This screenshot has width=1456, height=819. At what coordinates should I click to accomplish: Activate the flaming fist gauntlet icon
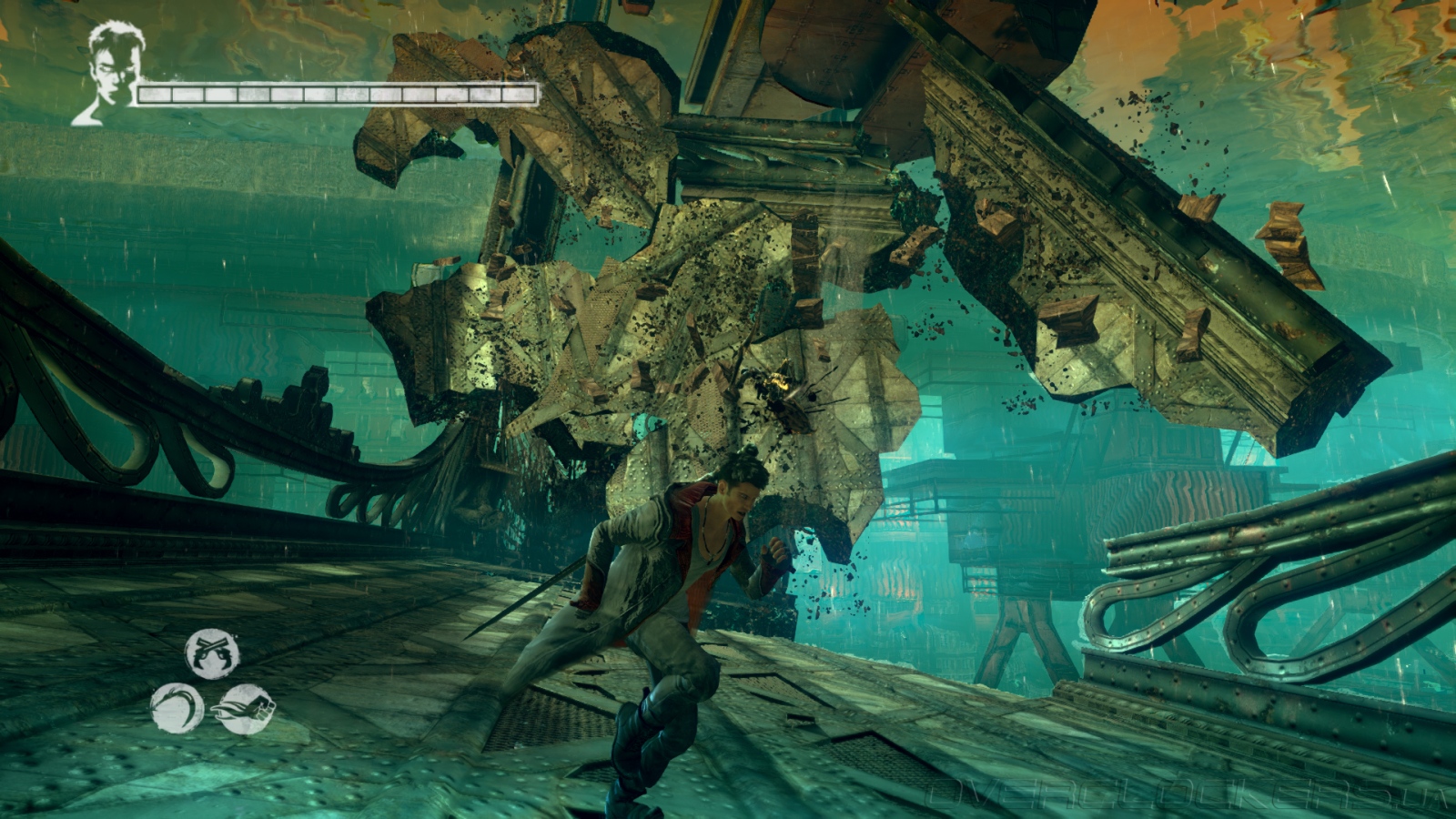[245, 708]
